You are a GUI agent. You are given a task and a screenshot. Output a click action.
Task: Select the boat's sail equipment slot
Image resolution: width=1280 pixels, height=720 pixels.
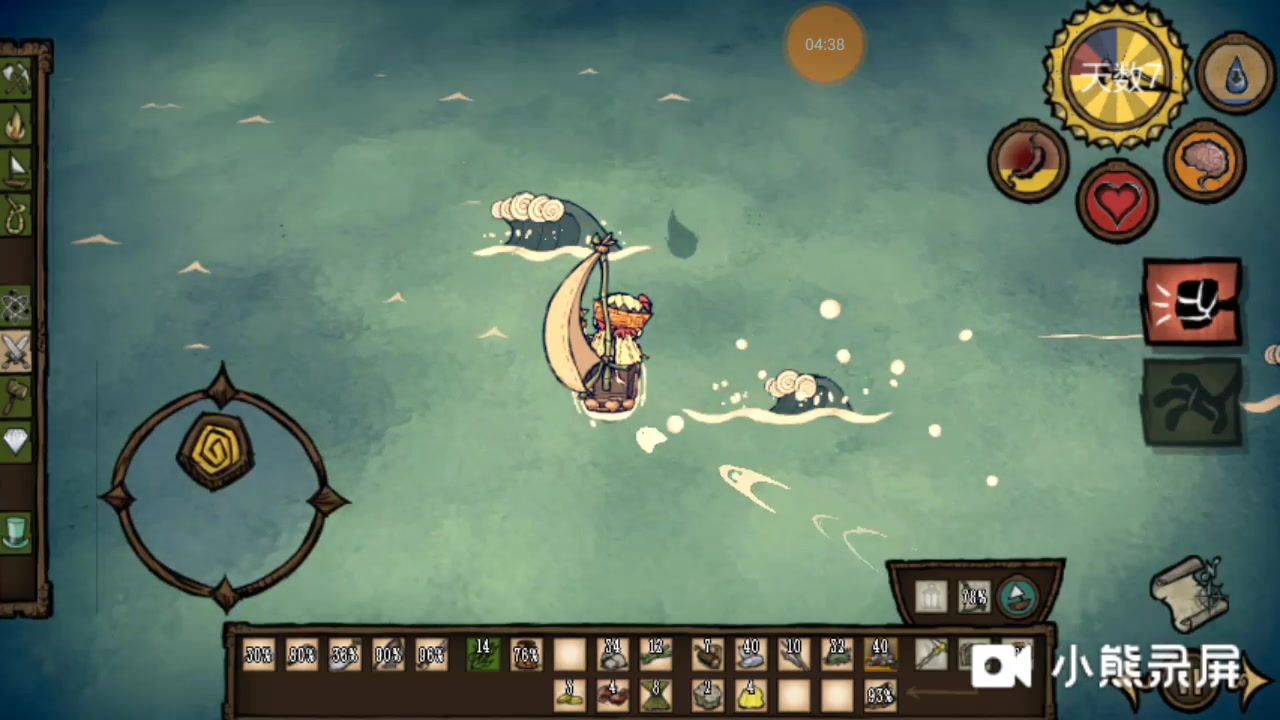(x=1018, y=597)
